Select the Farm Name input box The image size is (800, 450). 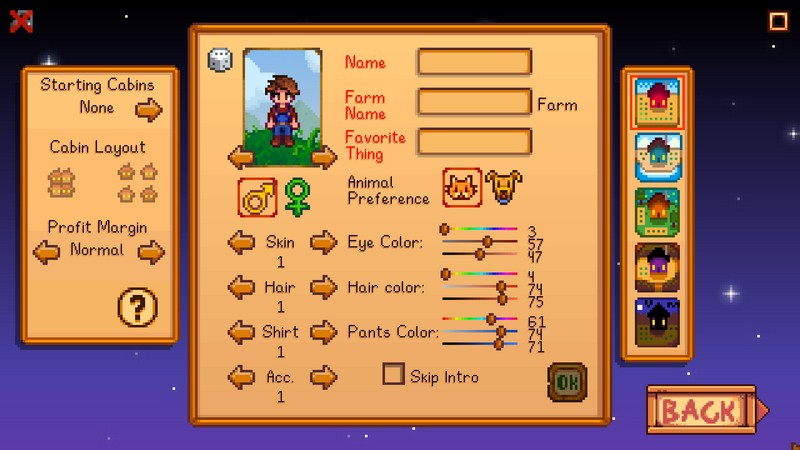click(474, 102)
